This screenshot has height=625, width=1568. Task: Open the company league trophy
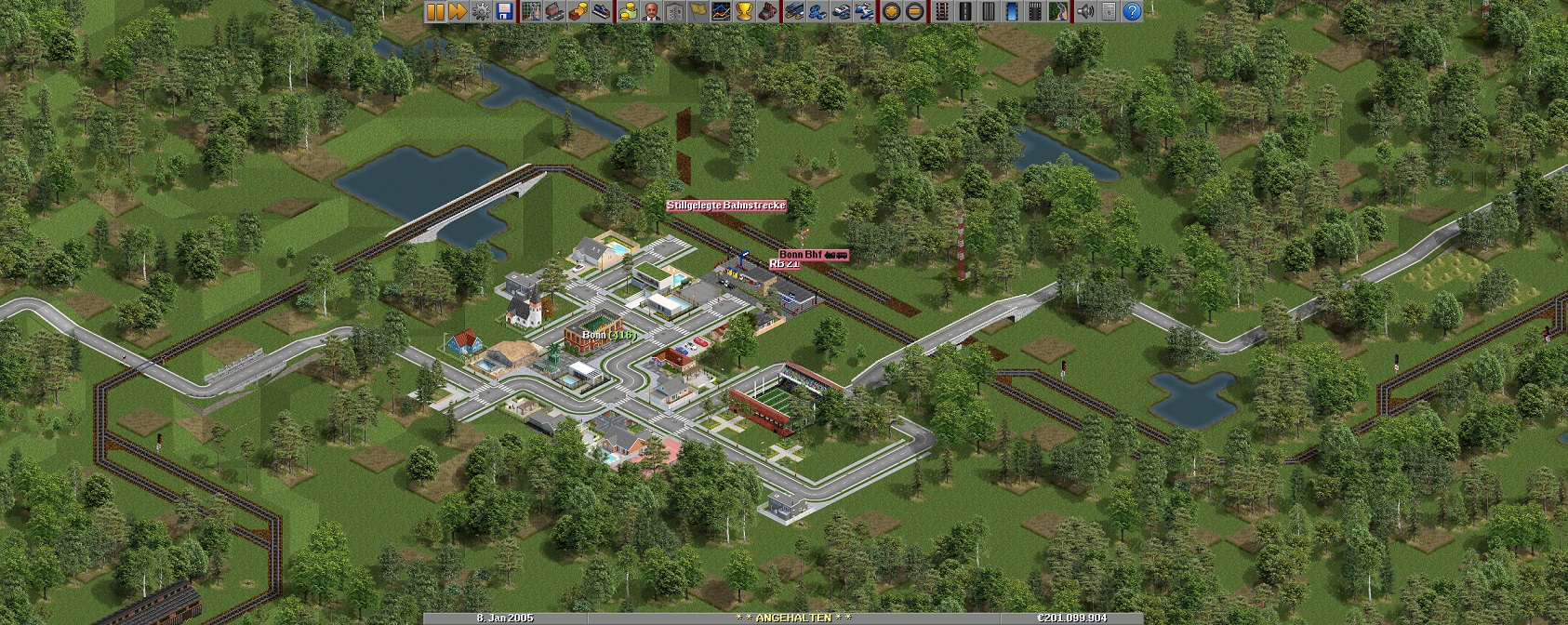click(x=744, y=11)
